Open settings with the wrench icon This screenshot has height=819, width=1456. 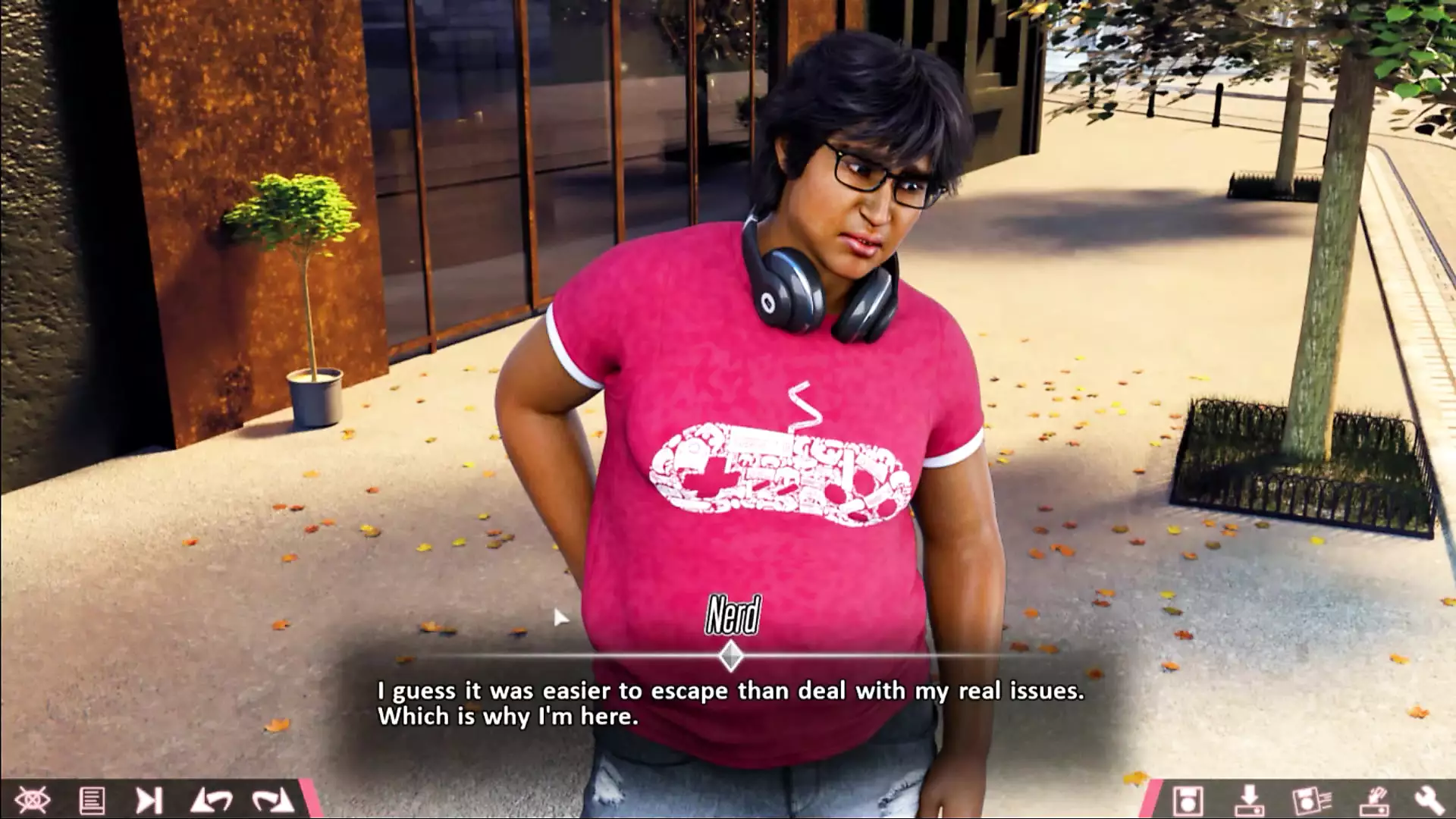point(1429,799)
